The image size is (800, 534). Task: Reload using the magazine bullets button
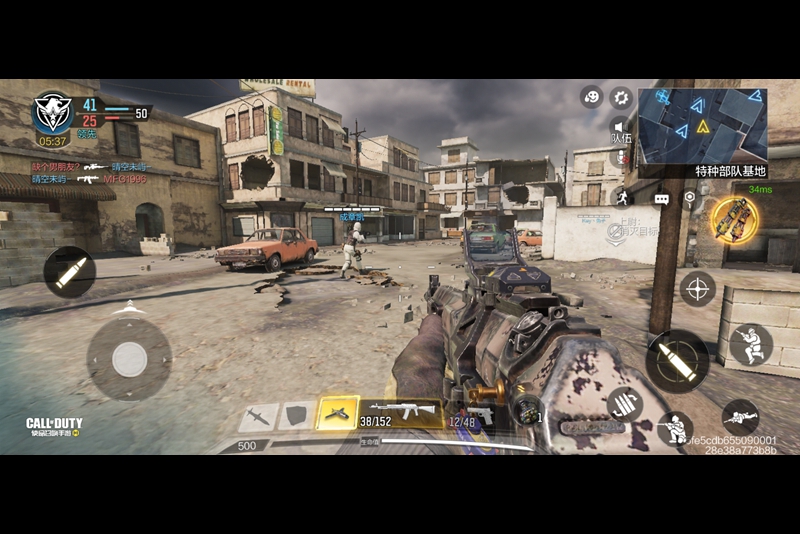[624, 404]
